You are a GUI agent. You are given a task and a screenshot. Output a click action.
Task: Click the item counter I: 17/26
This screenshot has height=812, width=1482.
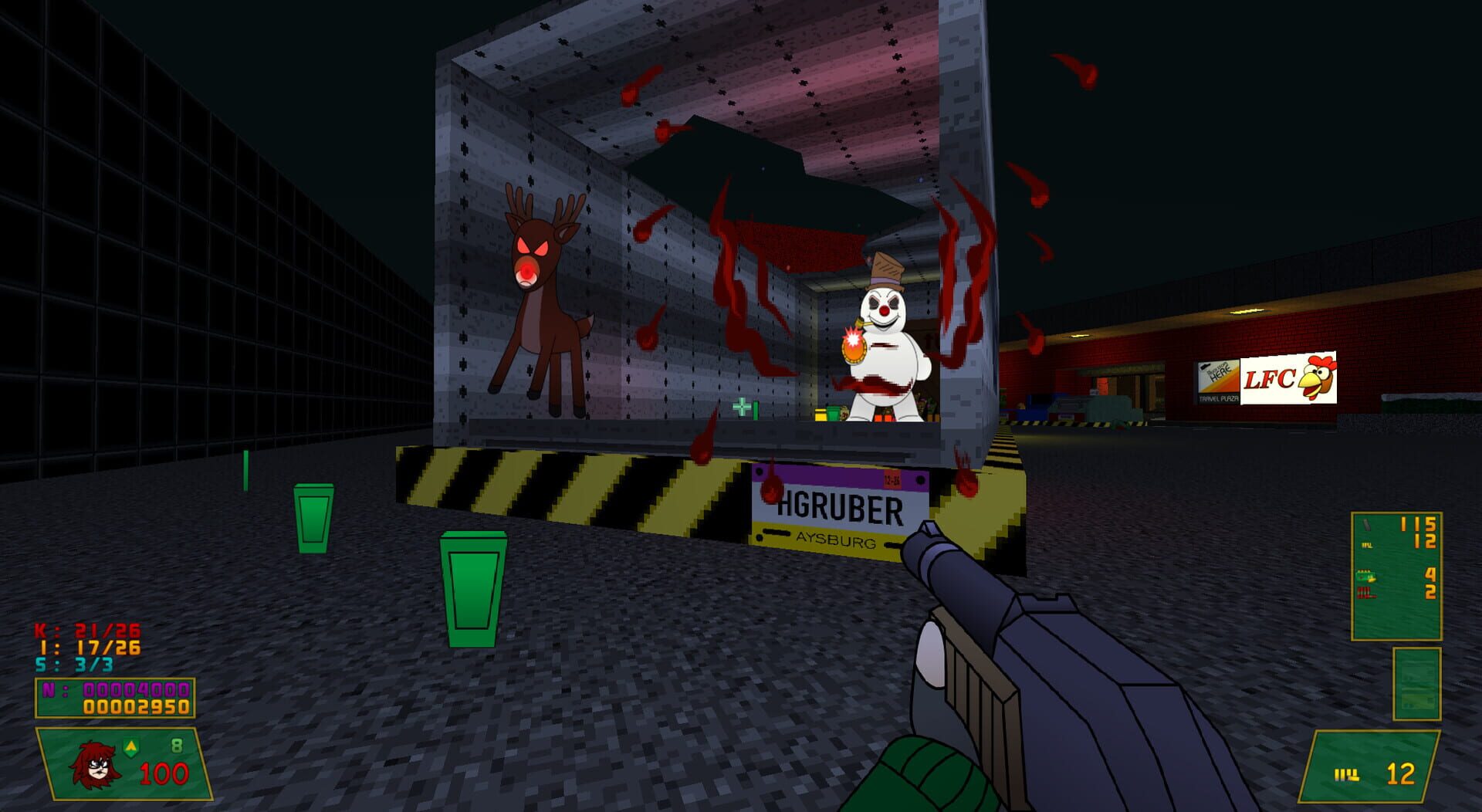tap(89, 647)
